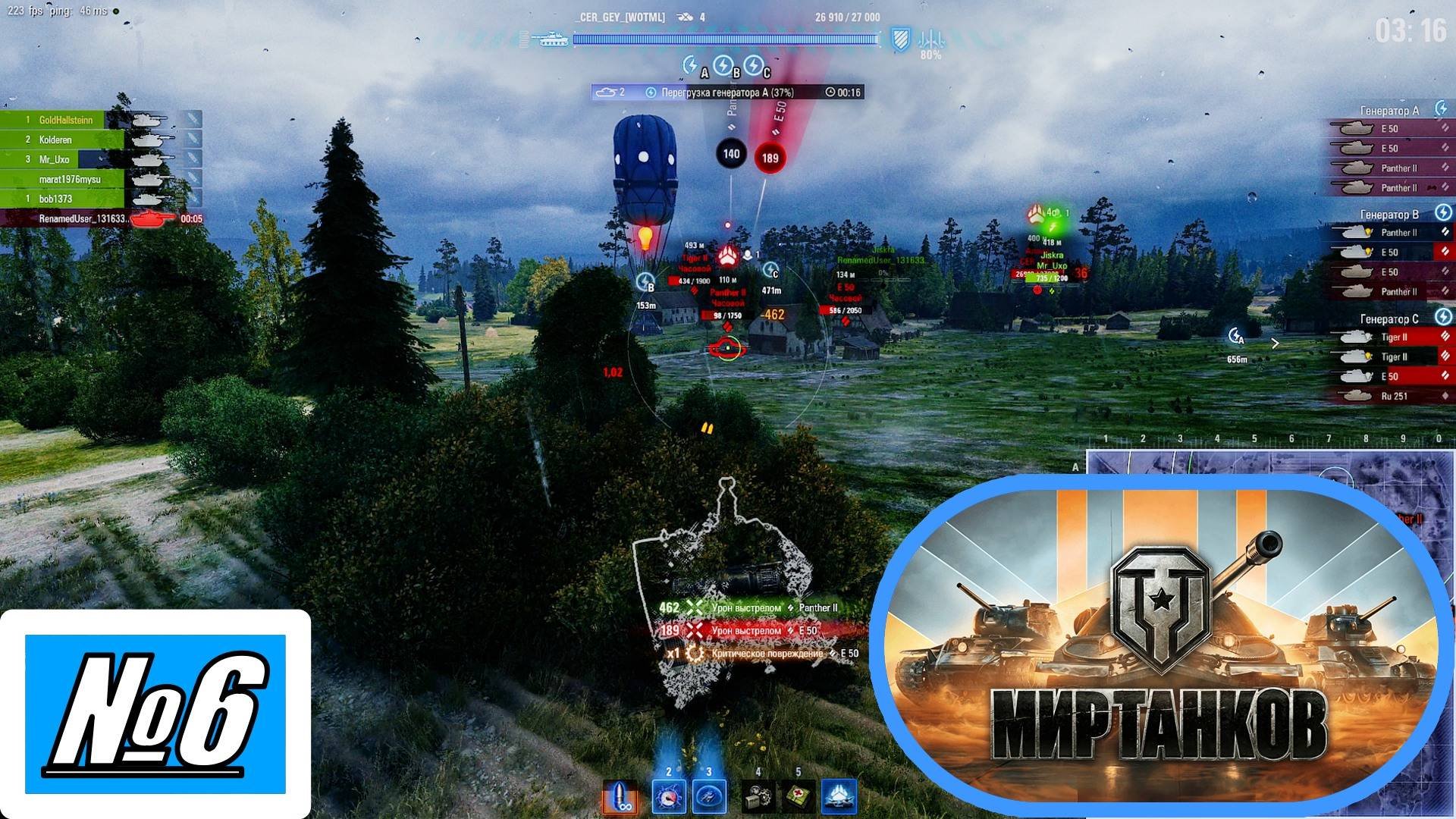Screen dimensions: 1456x819
Task: Click the destroyed RenamedUser_131633 row
Action: click(x=82, y=218)
